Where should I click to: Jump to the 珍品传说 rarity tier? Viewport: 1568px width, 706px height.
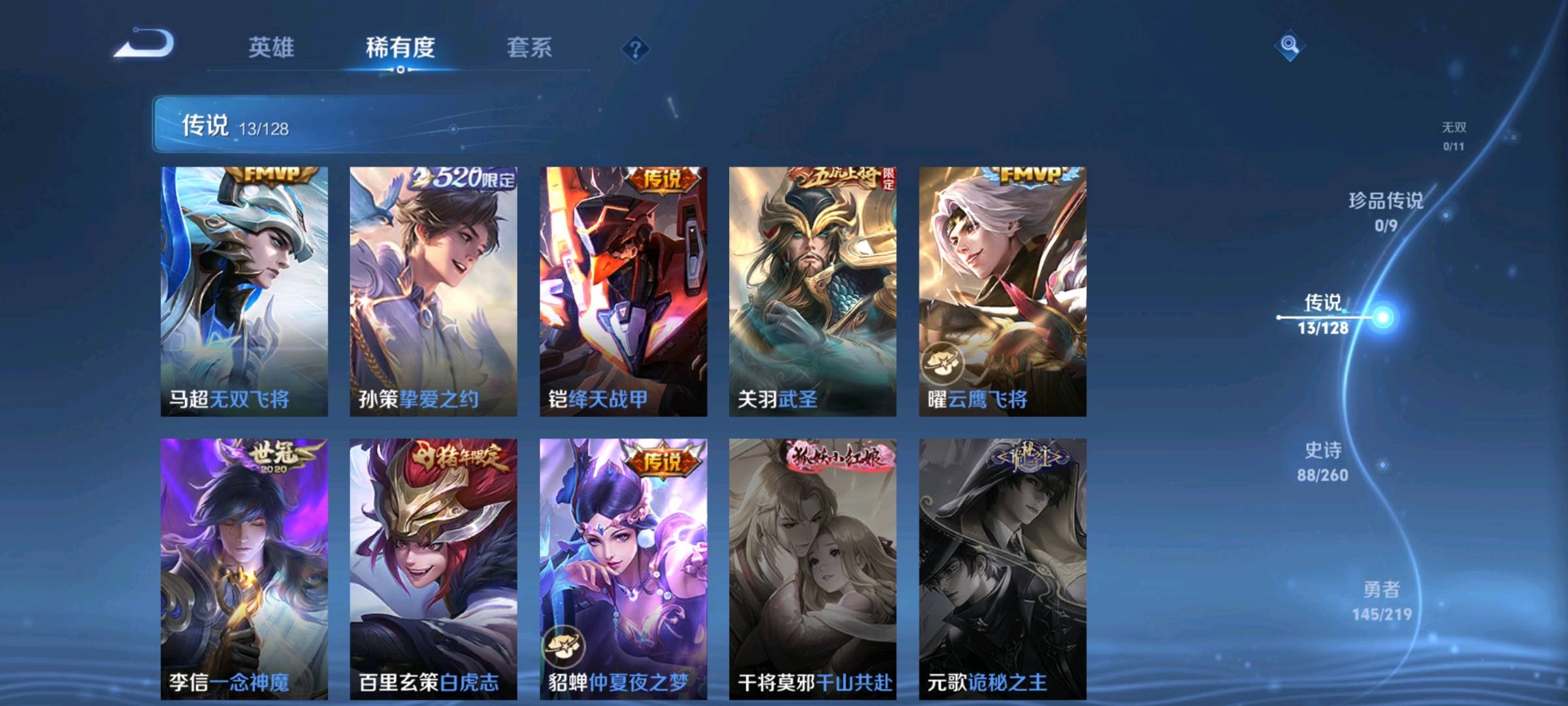1386,210
